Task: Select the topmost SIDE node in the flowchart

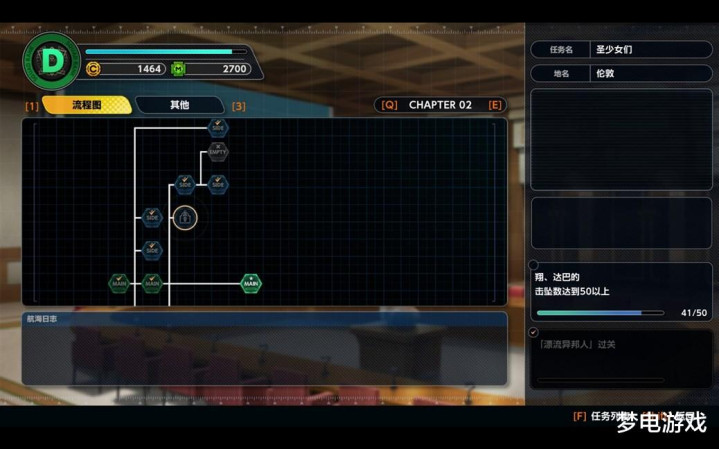Action: [x=218, y=127]
